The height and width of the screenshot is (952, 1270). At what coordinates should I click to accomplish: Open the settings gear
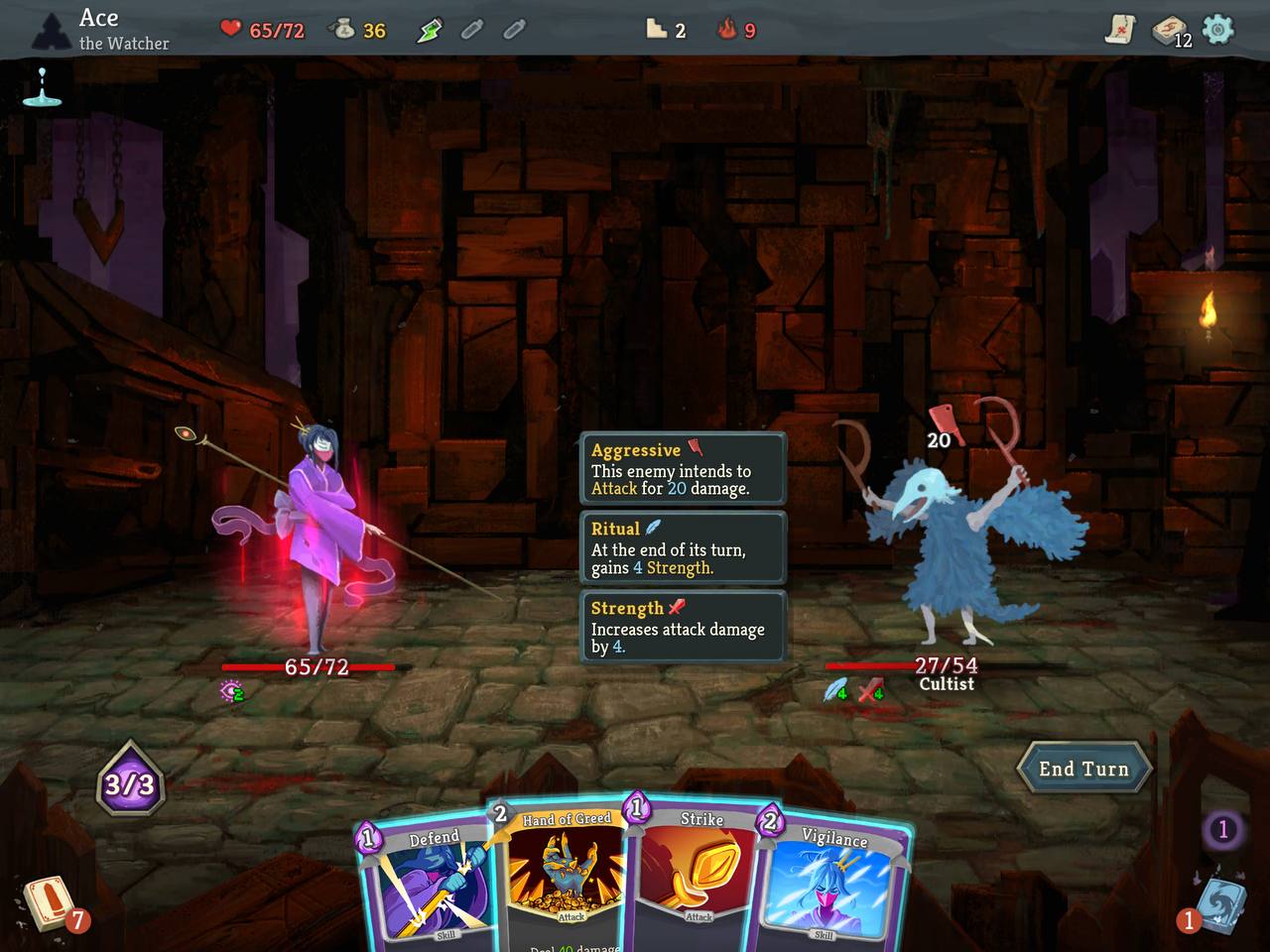1217,30
